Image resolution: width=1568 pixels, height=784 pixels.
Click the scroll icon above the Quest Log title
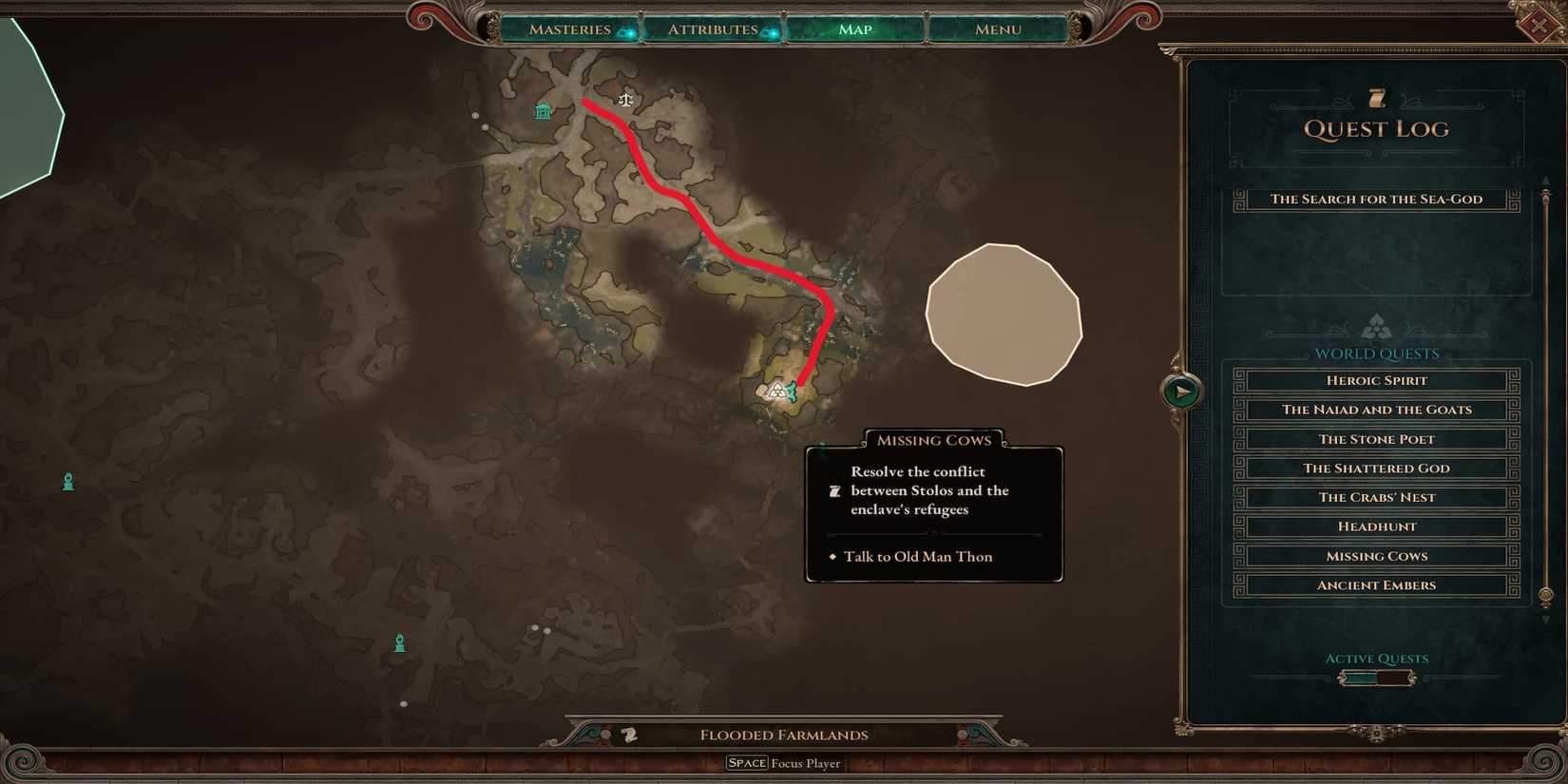click(x=1376, y=96)
